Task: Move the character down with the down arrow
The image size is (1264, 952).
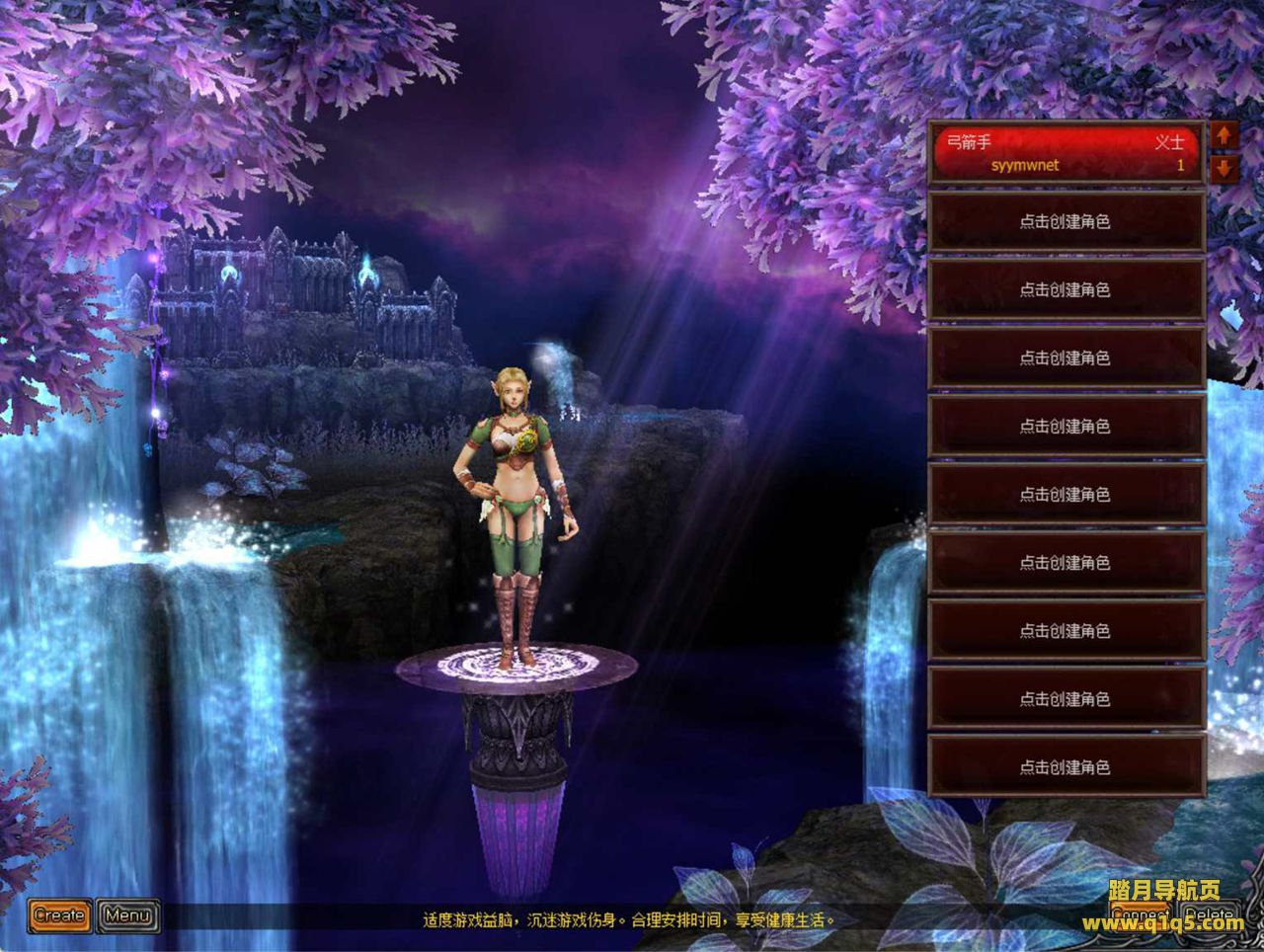Action: tap(1224, 168)
